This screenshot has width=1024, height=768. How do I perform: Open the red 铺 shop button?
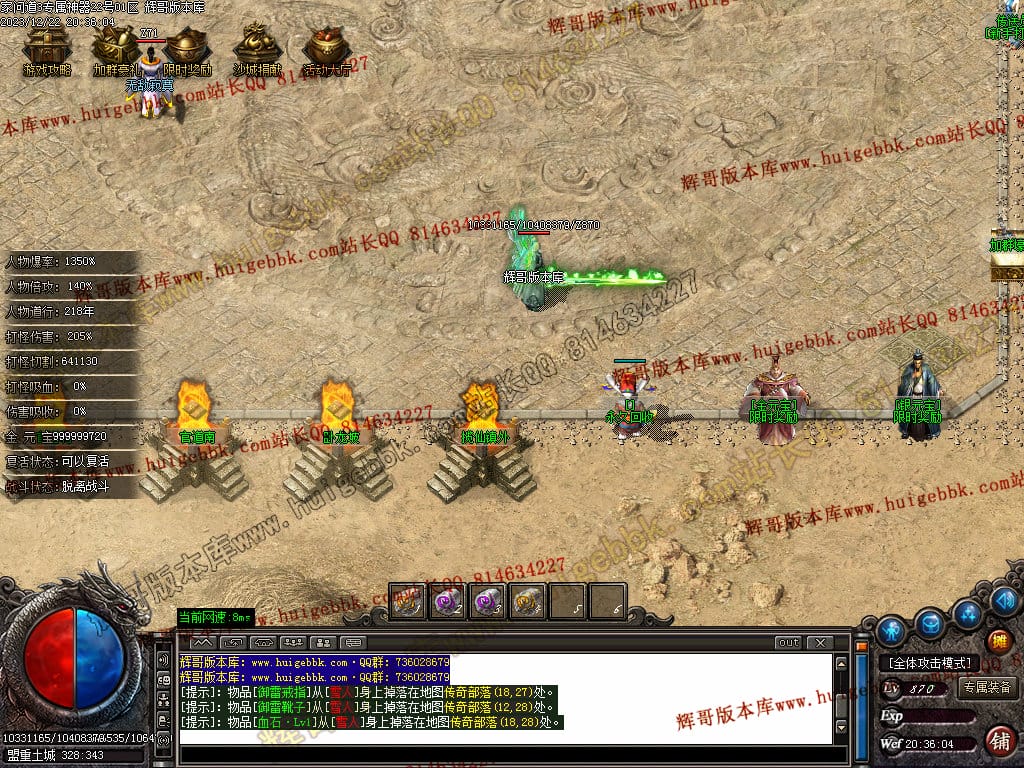coord(998,741)
